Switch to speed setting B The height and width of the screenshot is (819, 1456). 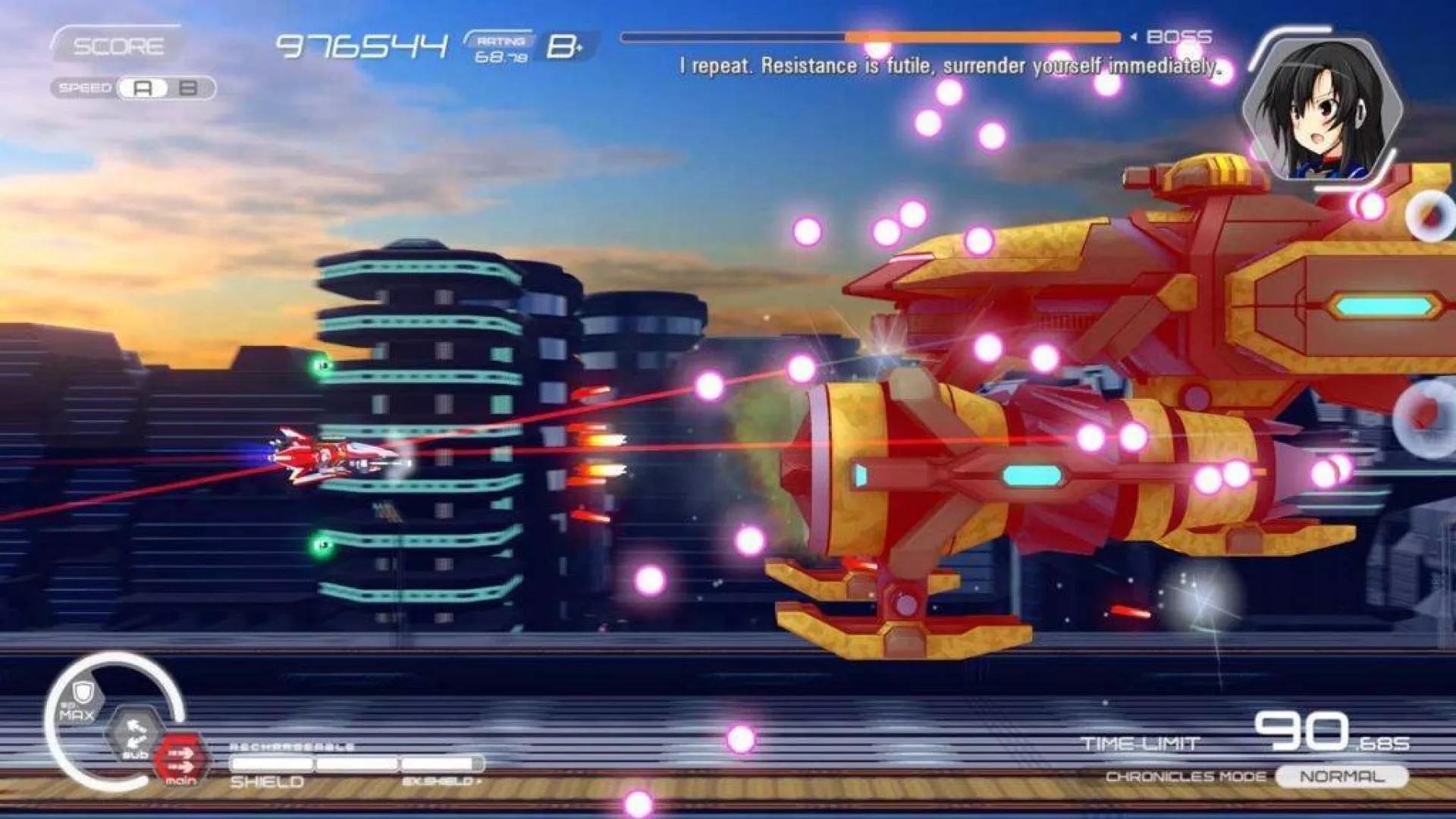tap(188, 88)
